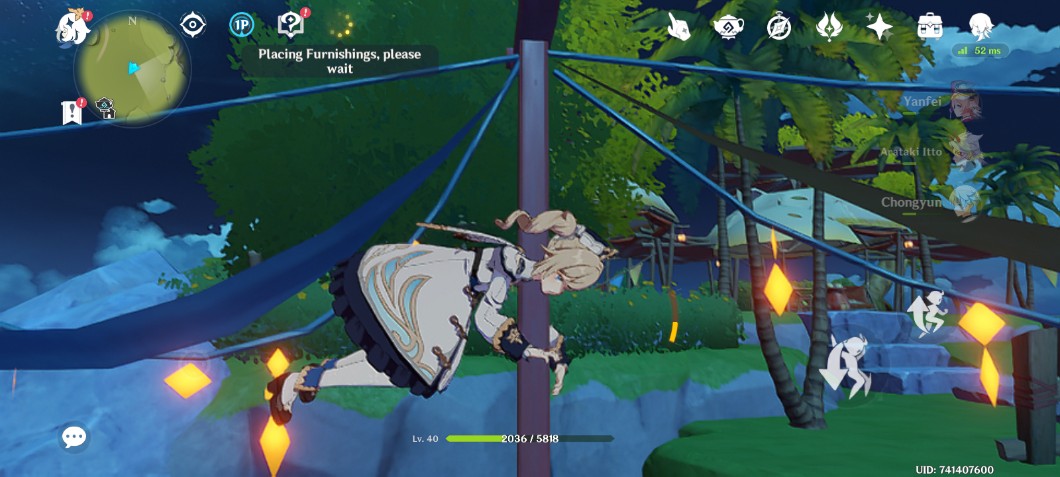Open the Wish four-pointed star icon

(x=879, y=27)
